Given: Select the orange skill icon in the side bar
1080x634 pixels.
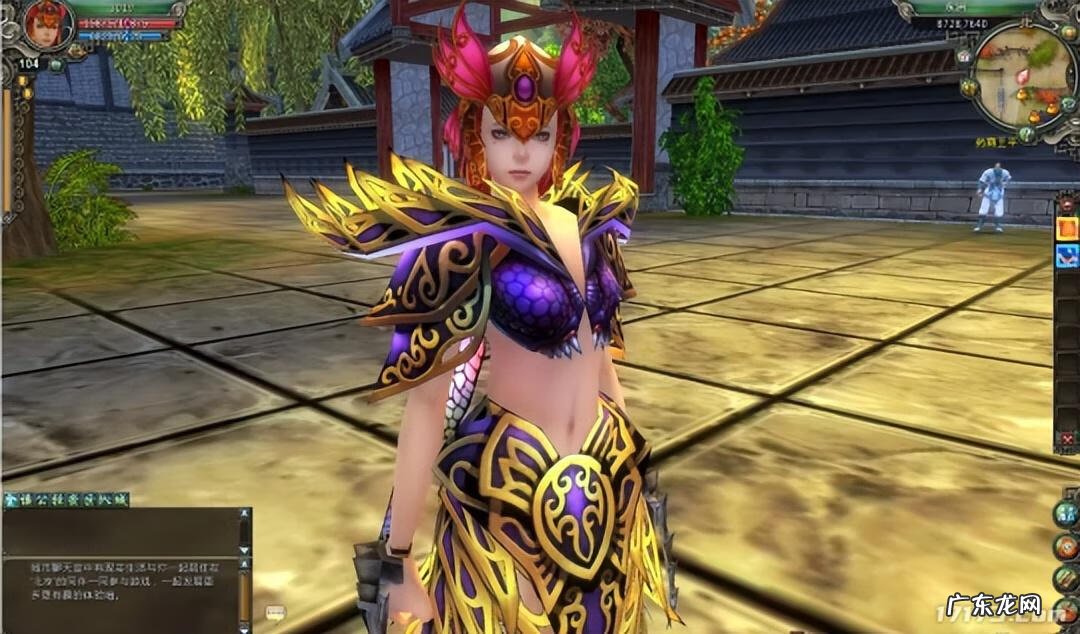Looking at the screenshot, I should 1068,229.
